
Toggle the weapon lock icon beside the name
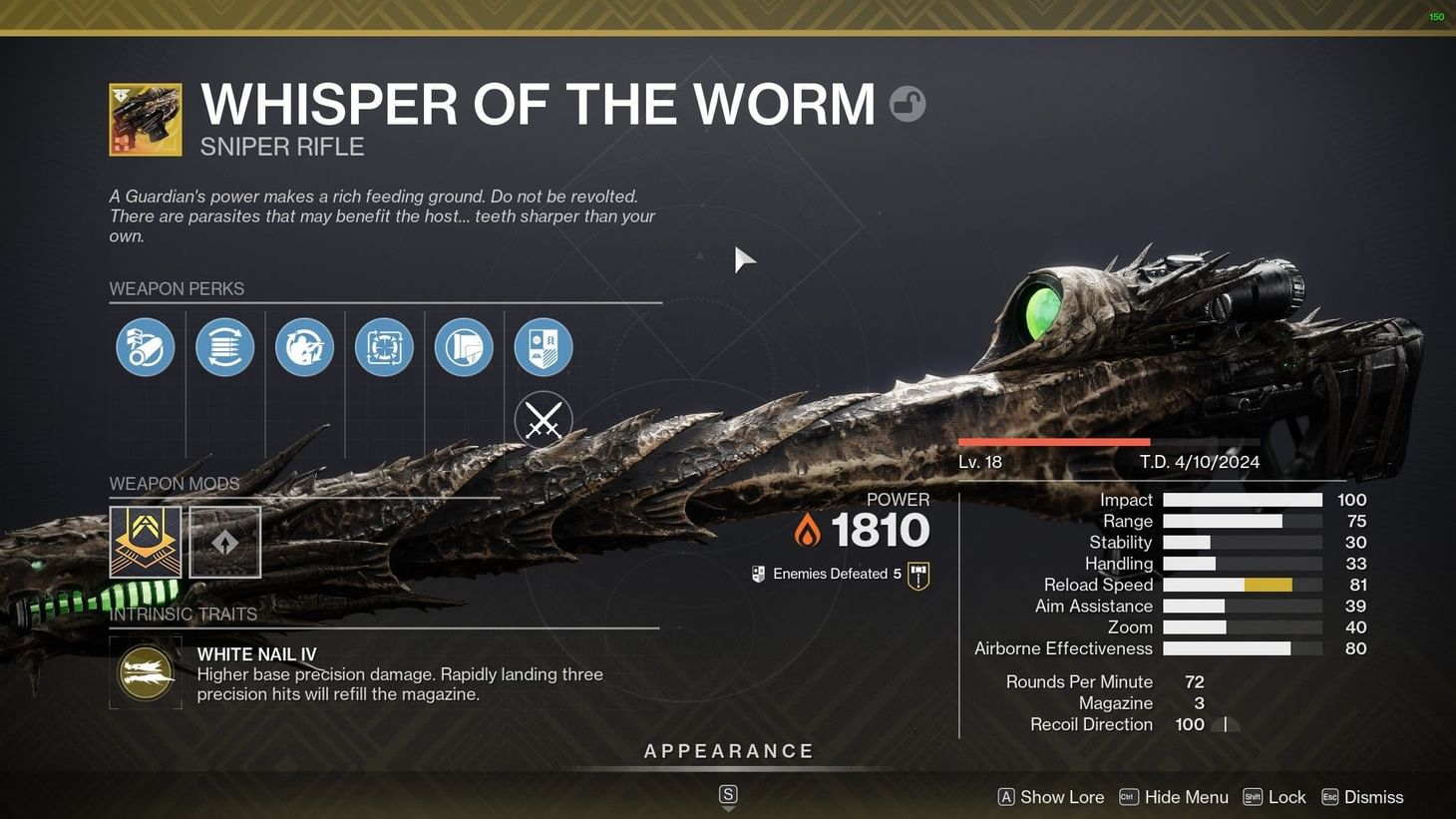click(907, 103)
